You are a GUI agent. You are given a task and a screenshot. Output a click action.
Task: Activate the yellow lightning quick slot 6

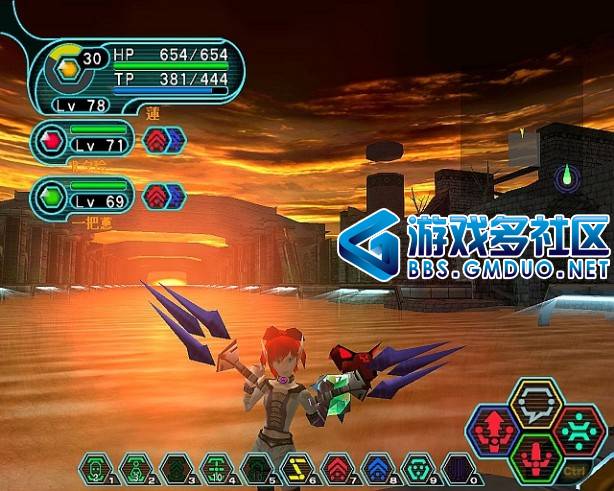(295, 468)
